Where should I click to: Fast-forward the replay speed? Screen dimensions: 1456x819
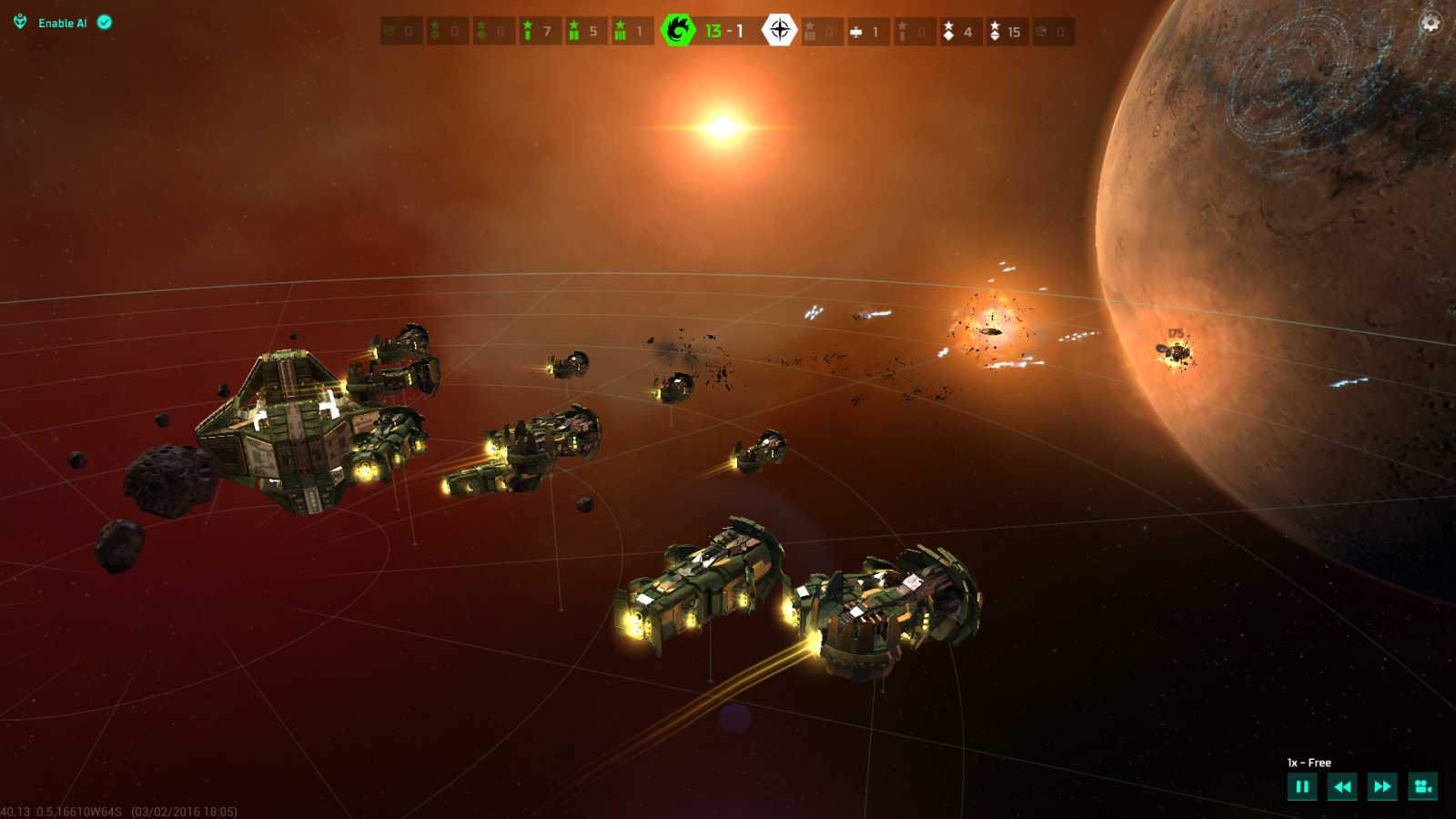pos(1382,787)
